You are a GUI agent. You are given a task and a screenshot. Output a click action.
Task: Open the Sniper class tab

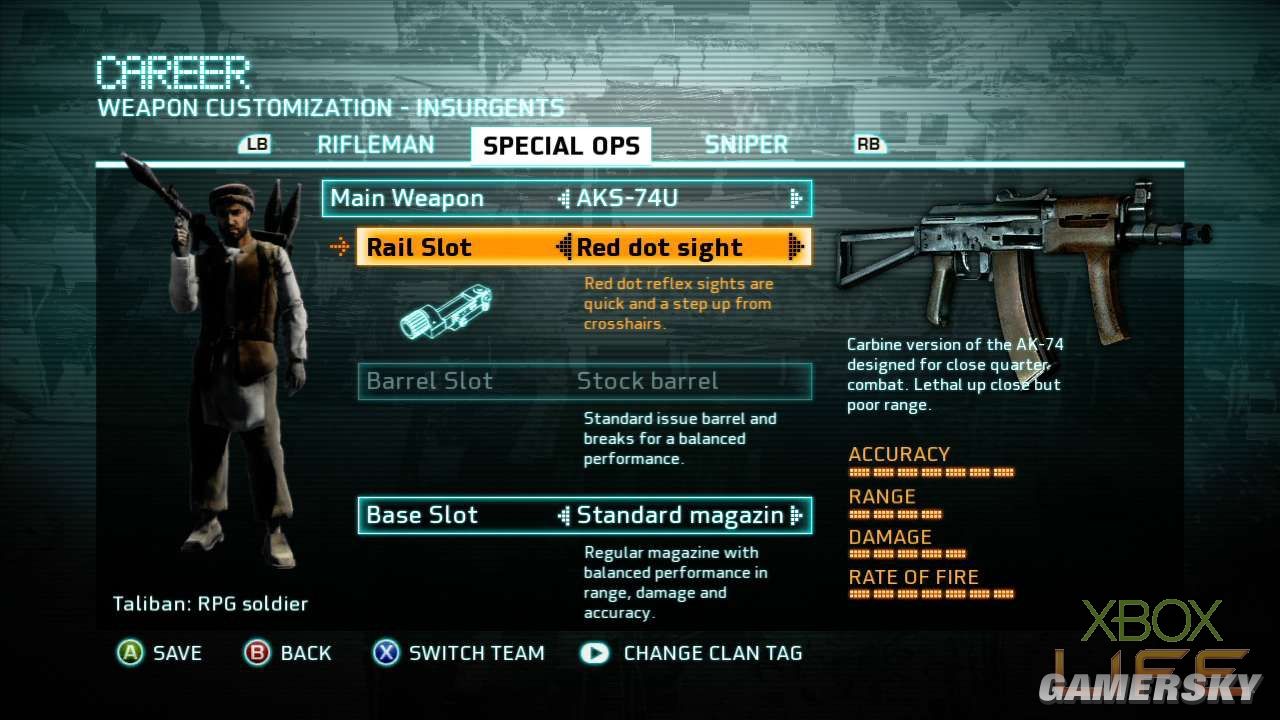point(746,145)
